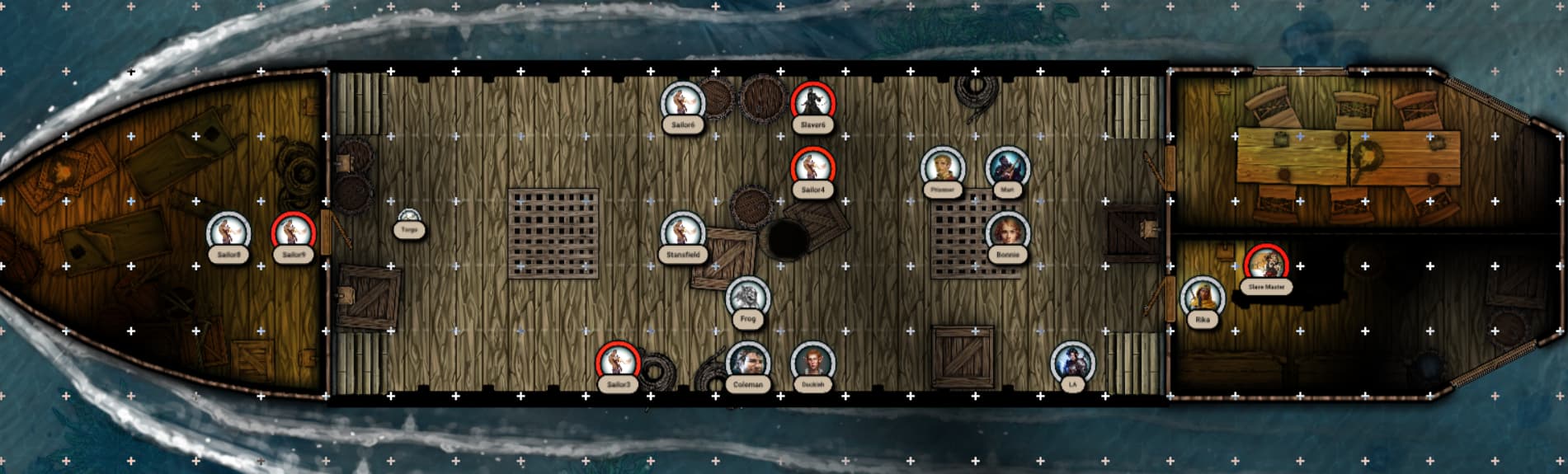1568x474 pixels.
Task: Select the Sailor6 token
Action: 683,102
